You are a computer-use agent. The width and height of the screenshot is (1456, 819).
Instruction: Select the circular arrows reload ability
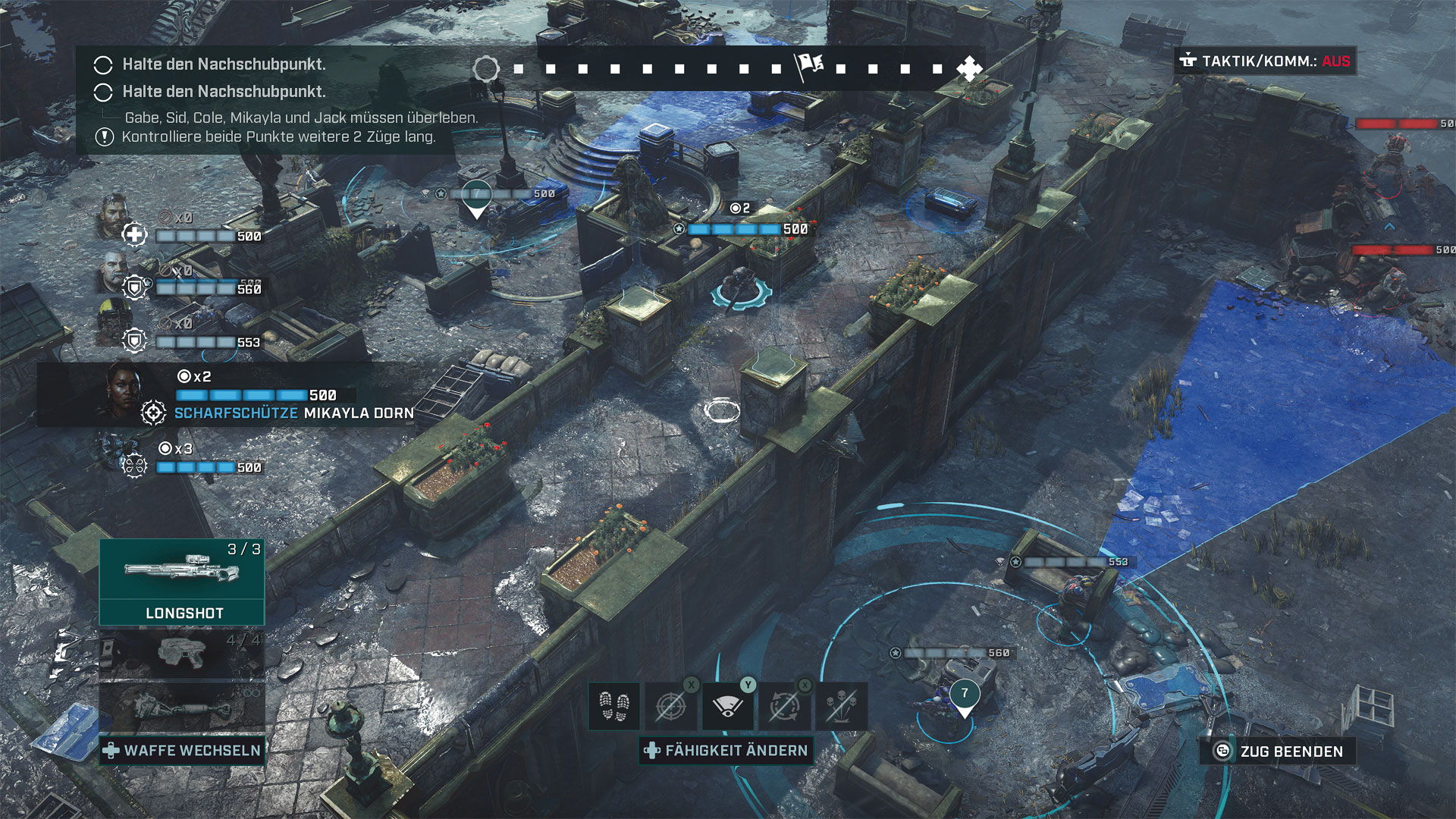[x=785, y=706]
